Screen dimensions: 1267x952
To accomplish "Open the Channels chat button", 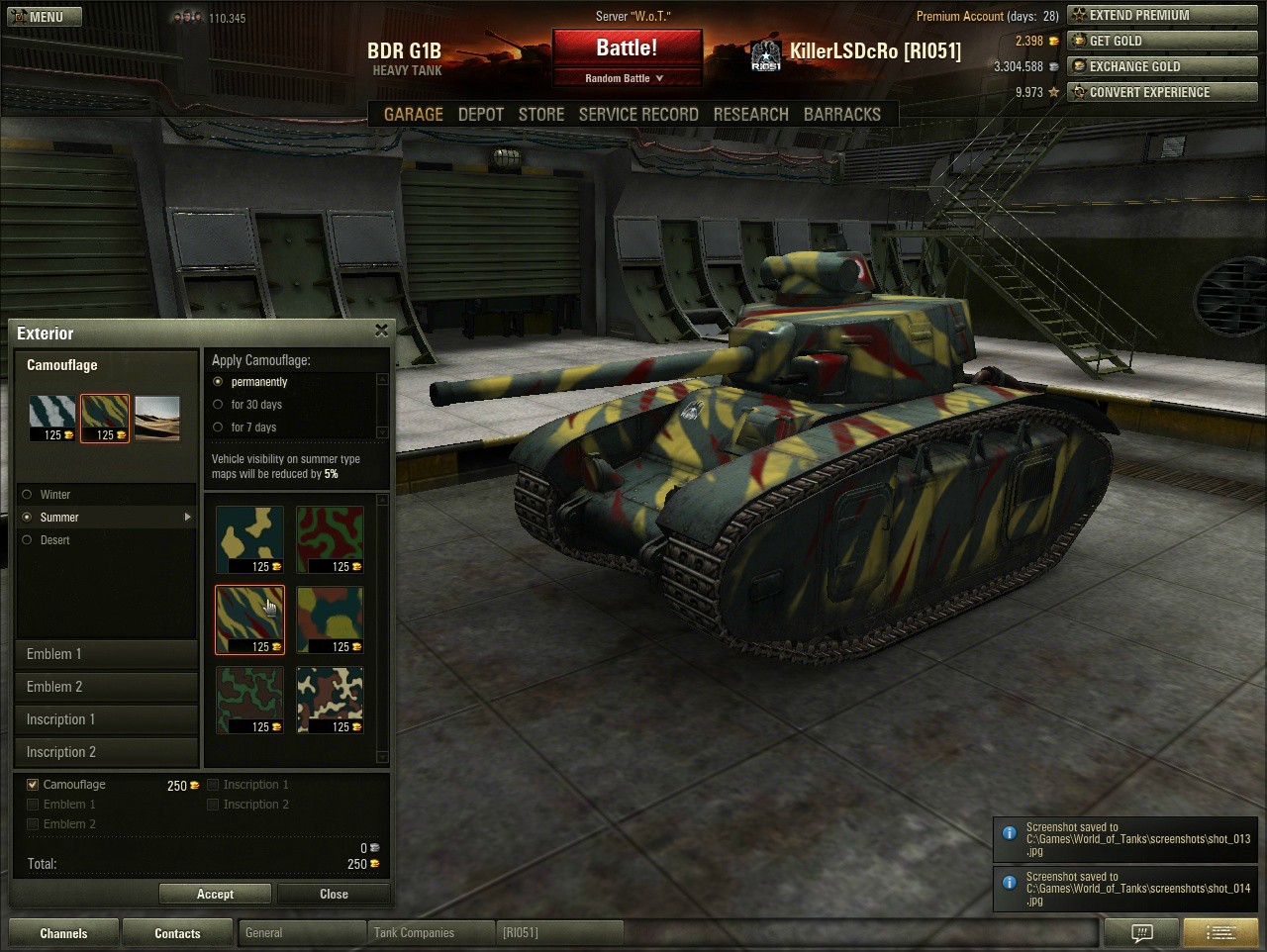I will (x=63, y=933).
